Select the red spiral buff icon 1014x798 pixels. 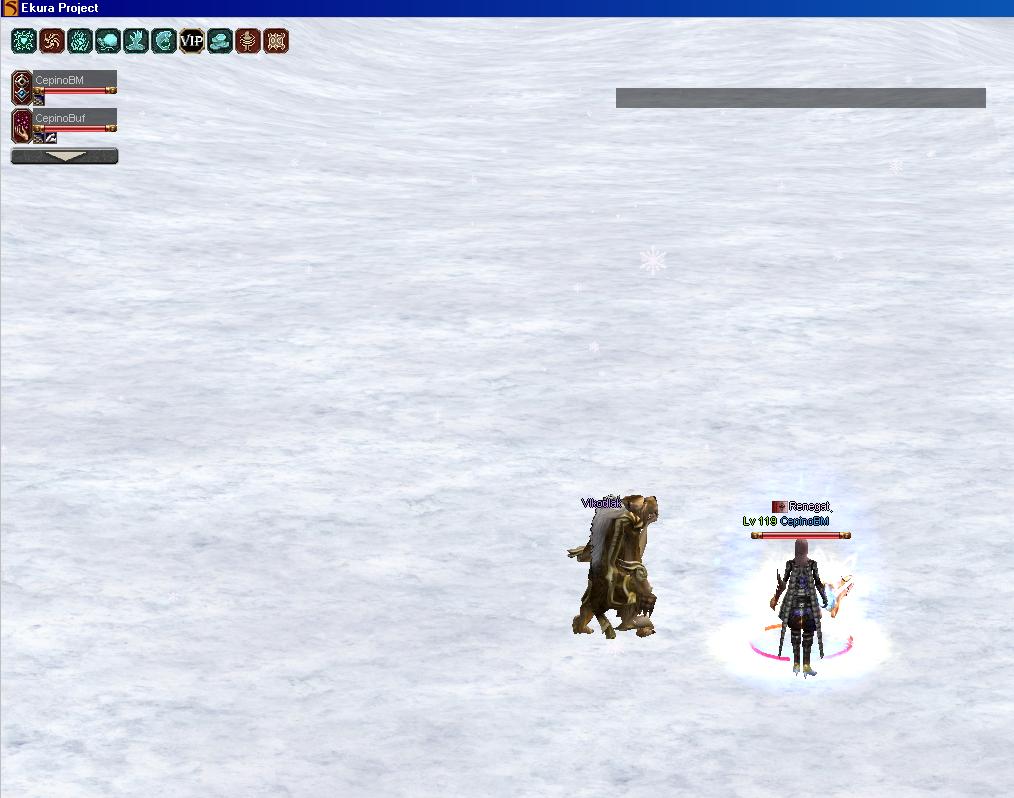coord(51,41)
